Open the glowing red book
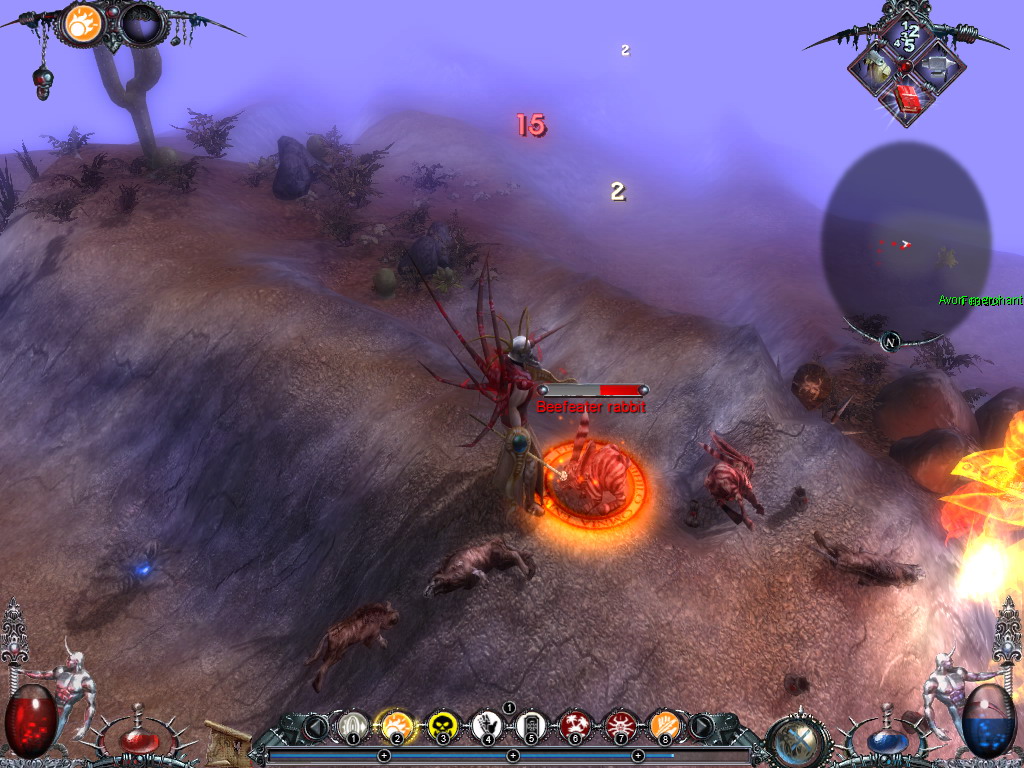The height and width of the screenshot is (768, 1024). pyautogui.click(x=907, y=98)
